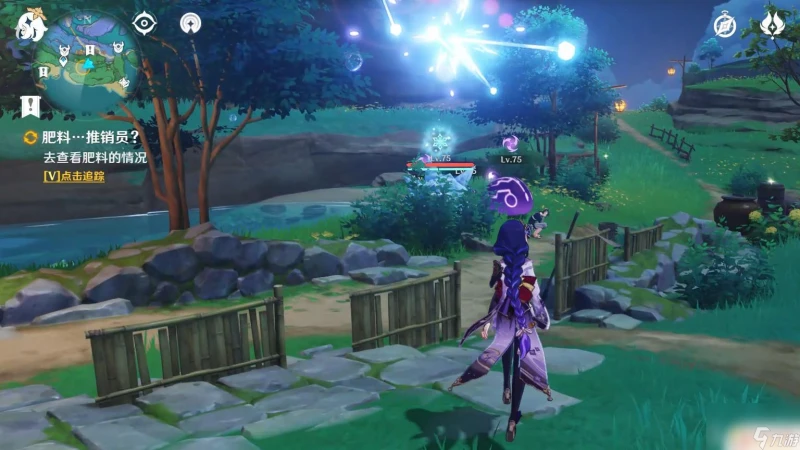This screenshot has height=450, width=800.
Task: Toggle the elemental sight eye icon
Action: 146,22
